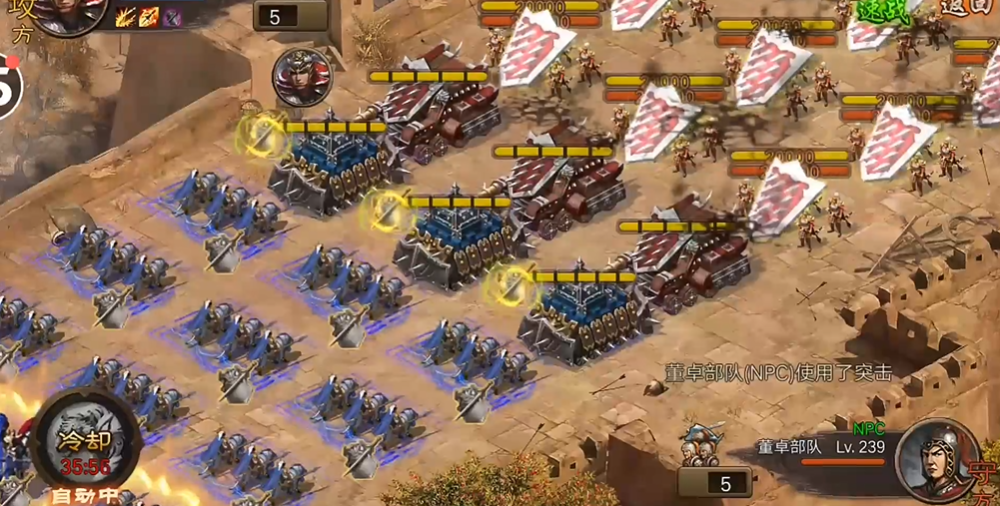Image resolution: width=1000 pixels, height=506 pixels.
Task: Click the red-helmeted general portrait above the siege units
Action: pos(301,76)
